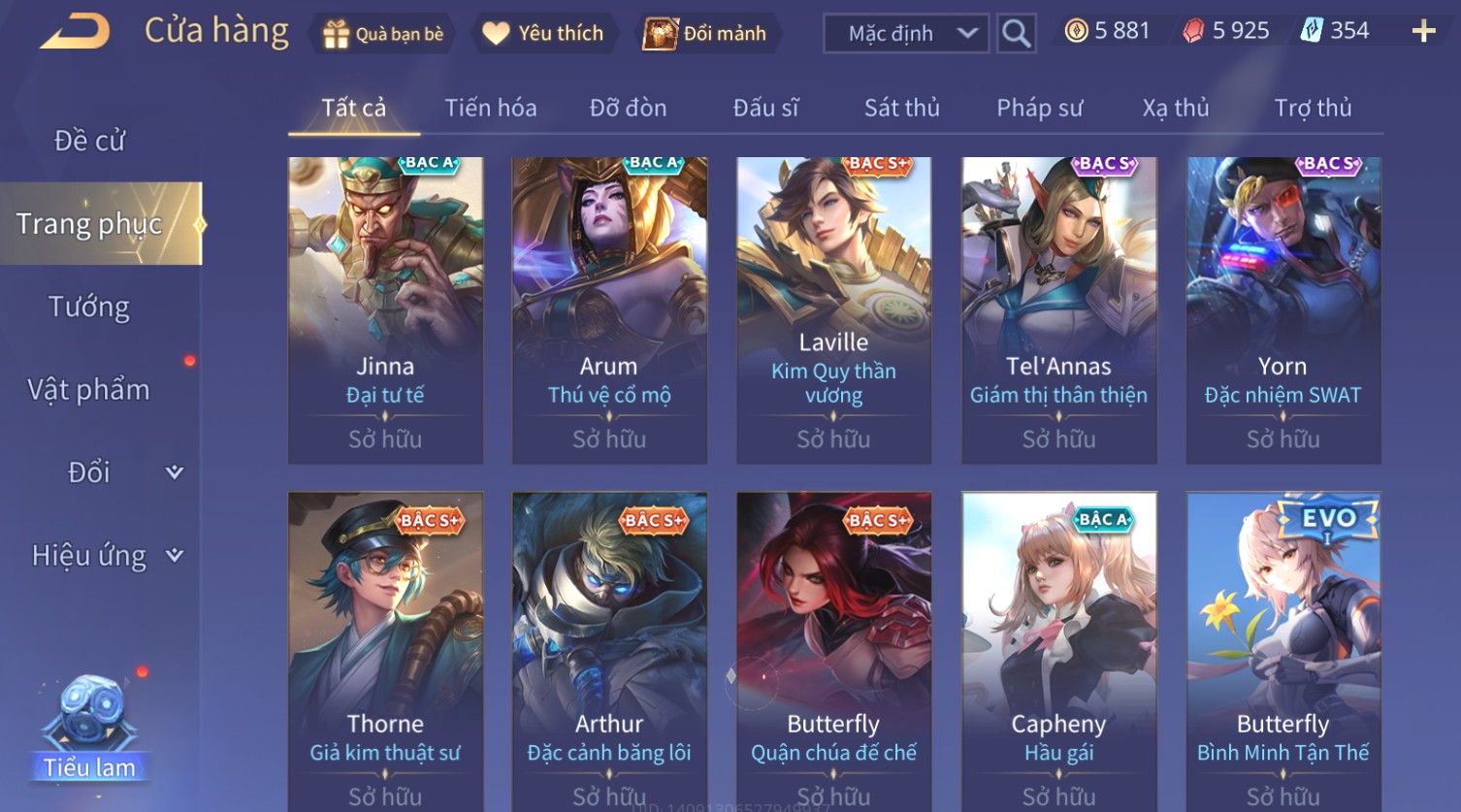1461x812 pixels.
Task: Go to the Tướng menu section
Action: pos(89,307)
